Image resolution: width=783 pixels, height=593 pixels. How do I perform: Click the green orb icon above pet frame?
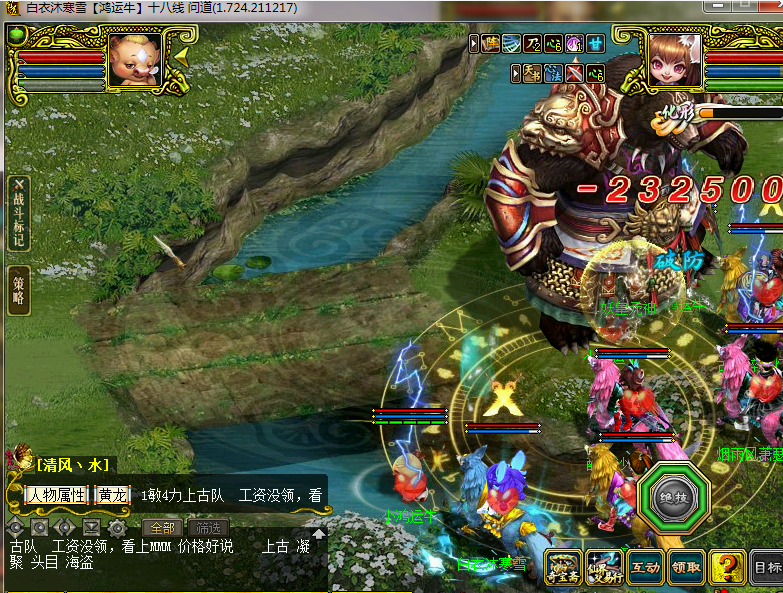15,35
